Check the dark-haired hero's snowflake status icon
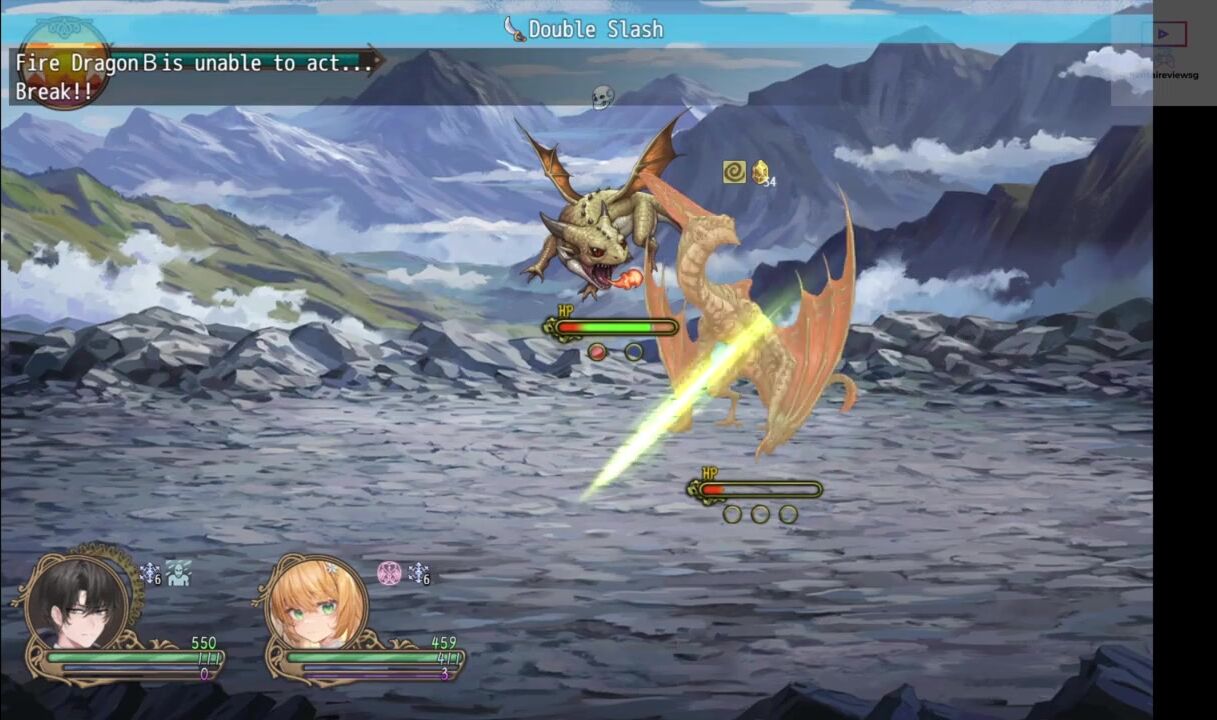Image resolution: width=1217 pixels, height=720 pixels. click(150, 573)
